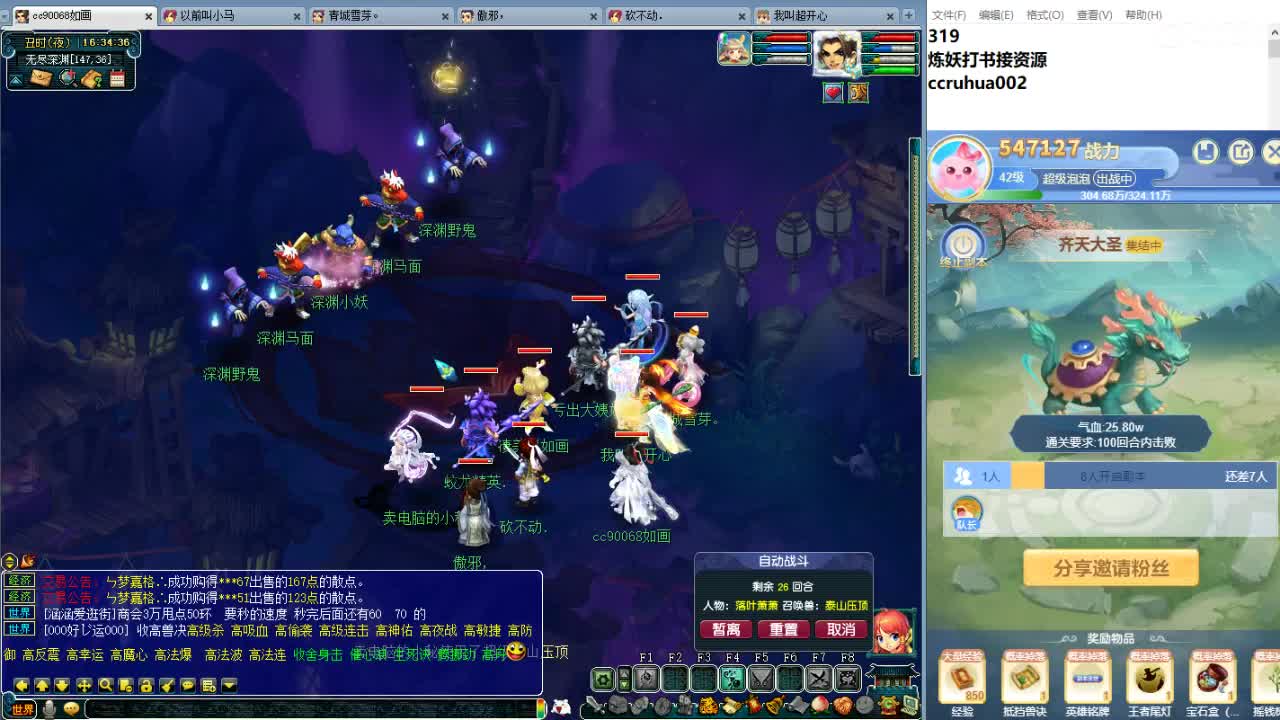The width and height of the screenshot is (1280, 720).
Task: Click the lock icon in the chat toolbar
Action: click(147, 686)
